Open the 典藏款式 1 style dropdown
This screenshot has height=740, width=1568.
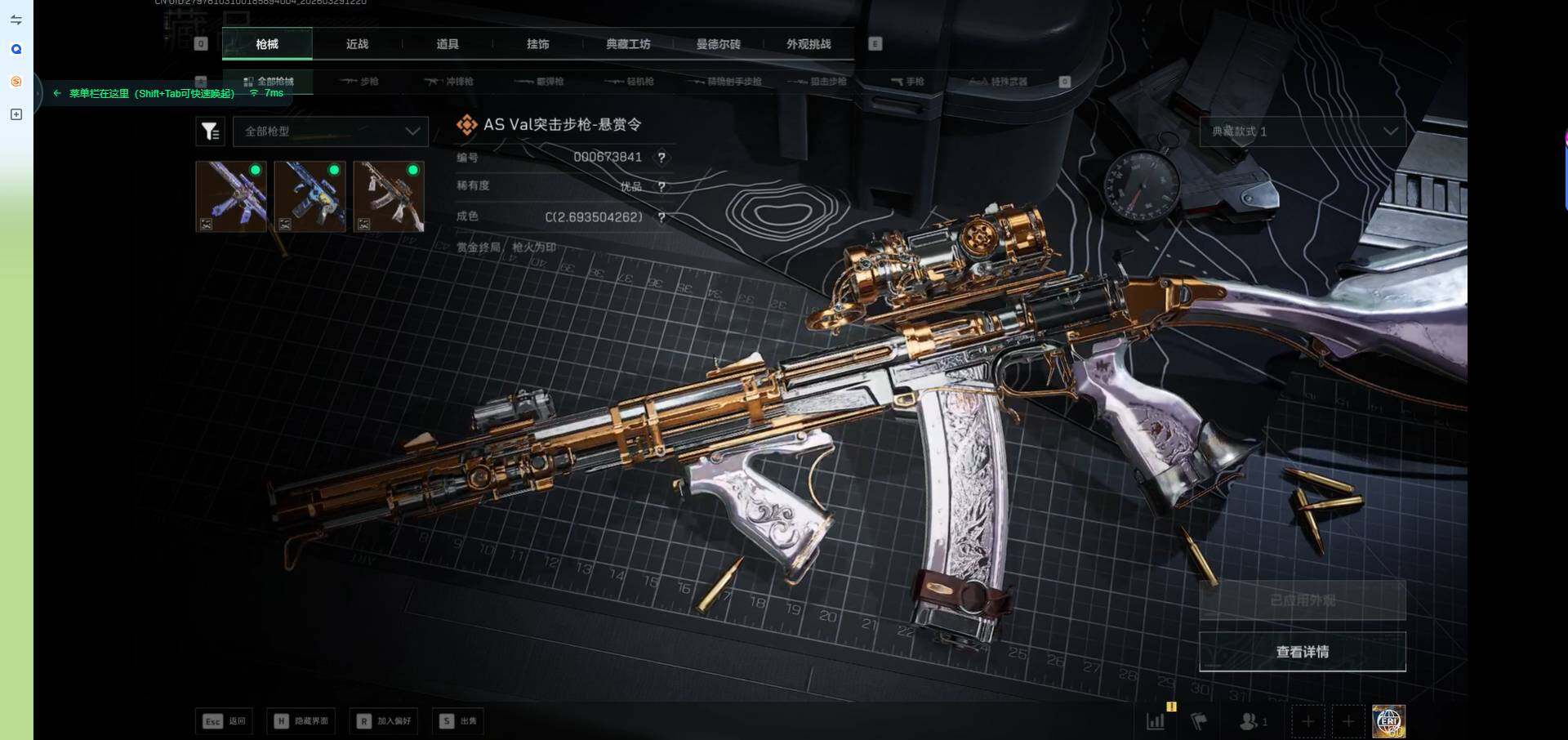tap(1302, 132)
